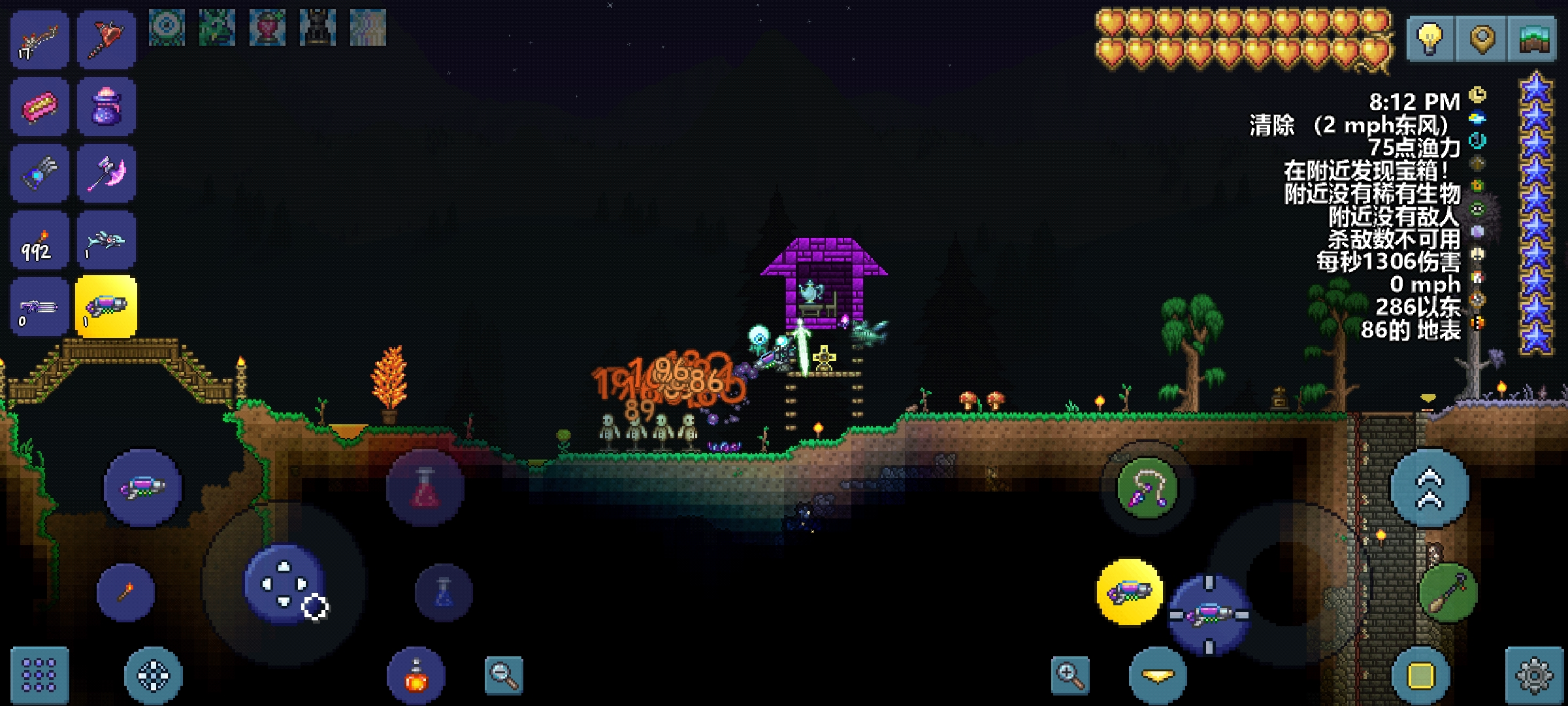Image resolution: width=1568 pixels, height=706 pixels.
Task: Use the grappling hook button
Action: click(x=1147, y=488)
